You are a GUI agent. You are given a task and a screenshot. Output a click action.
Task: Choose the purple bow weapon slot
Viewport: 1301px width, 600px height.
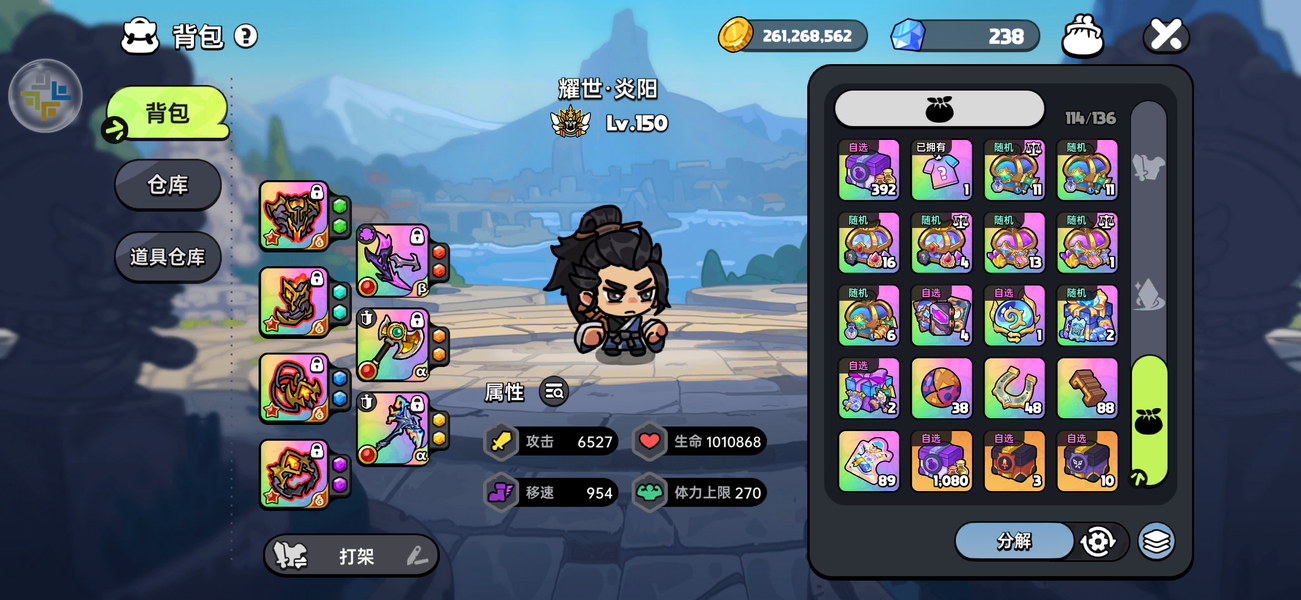pos(393,261)
